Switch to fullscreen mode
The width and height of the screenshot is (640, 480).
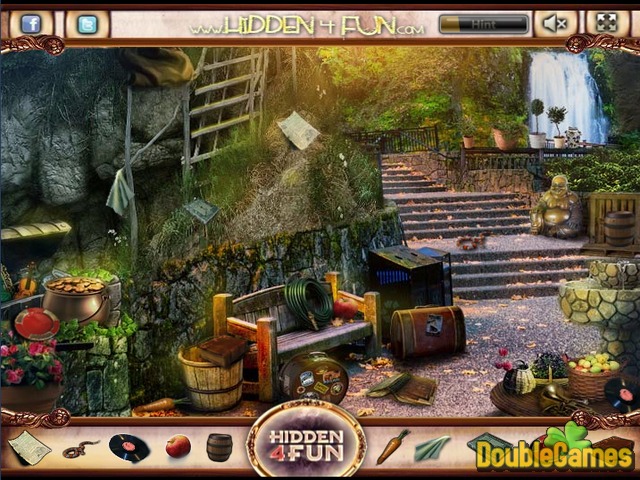click(607, 23)
